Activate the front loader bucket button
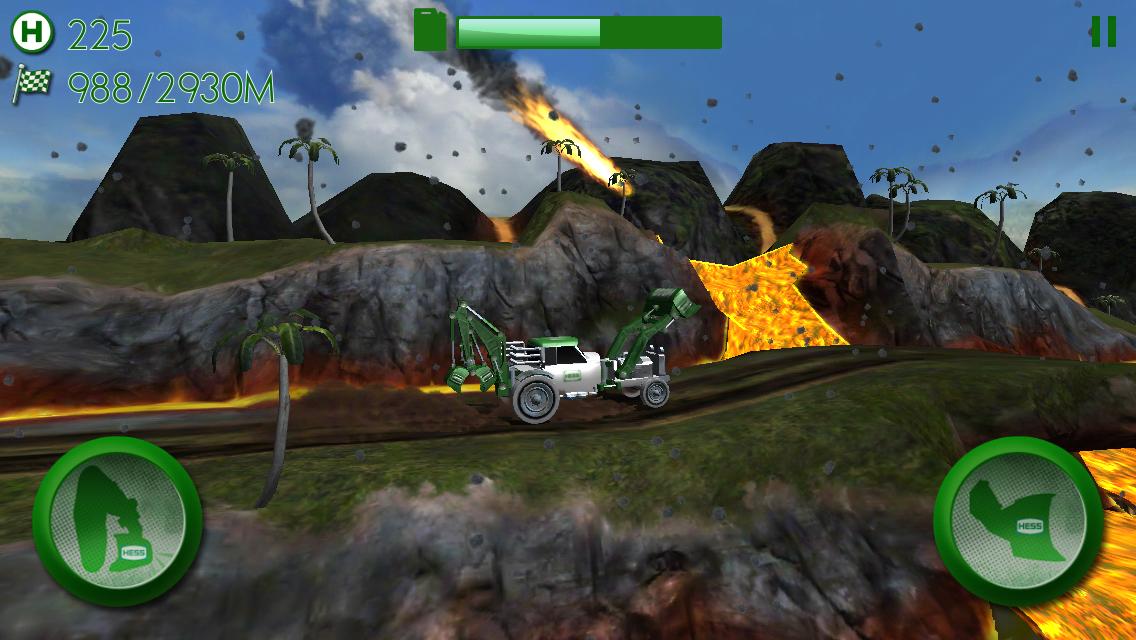Viewport: 1136px width, 640px height. 1018,519
